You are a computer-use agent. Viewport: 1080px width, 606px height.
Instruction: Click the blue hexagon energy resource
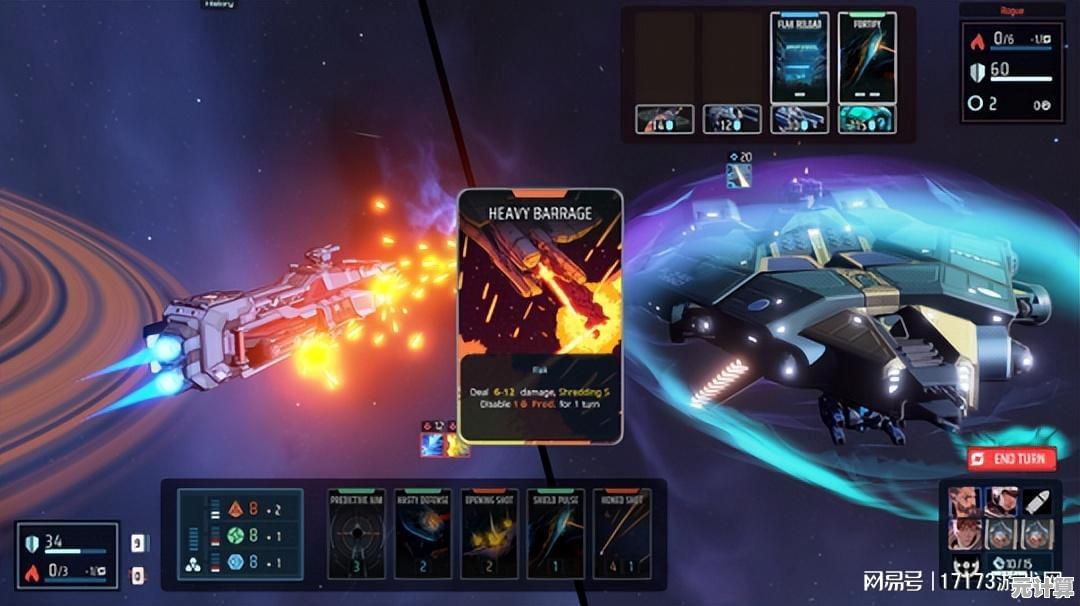236,562
